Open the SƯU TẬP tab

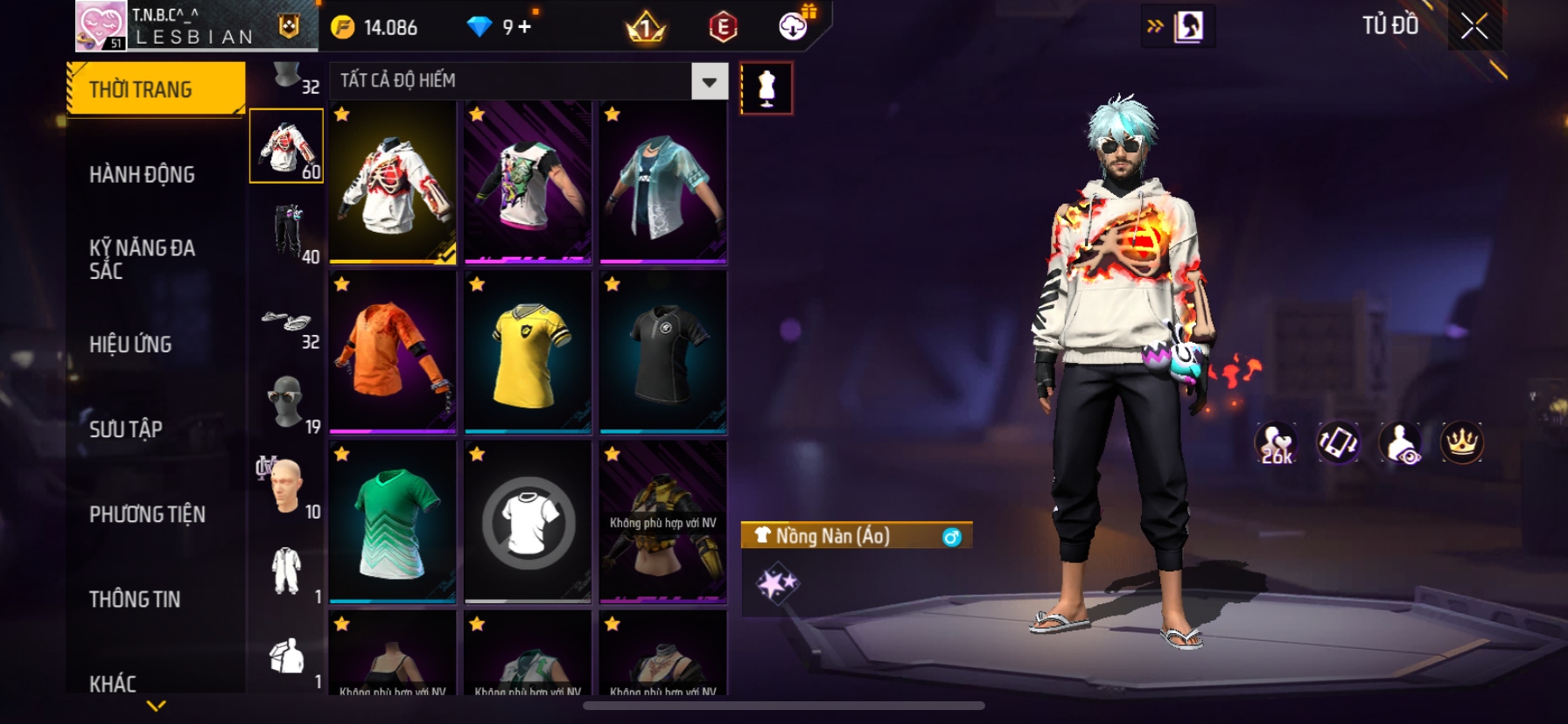click(x=126, y=428)
